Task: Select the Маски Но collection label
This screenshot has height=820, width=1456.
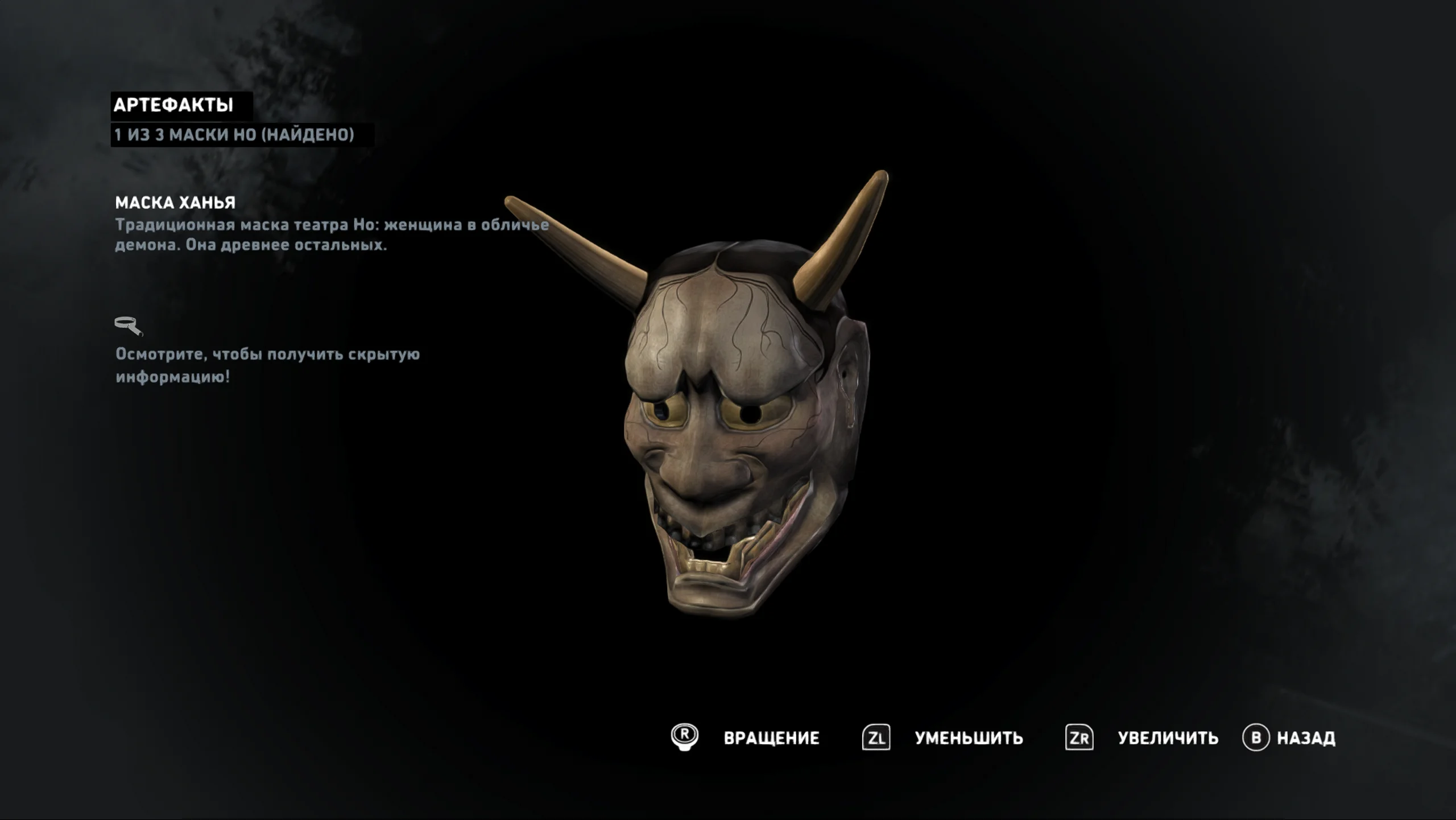Action: tap(234, 135)
